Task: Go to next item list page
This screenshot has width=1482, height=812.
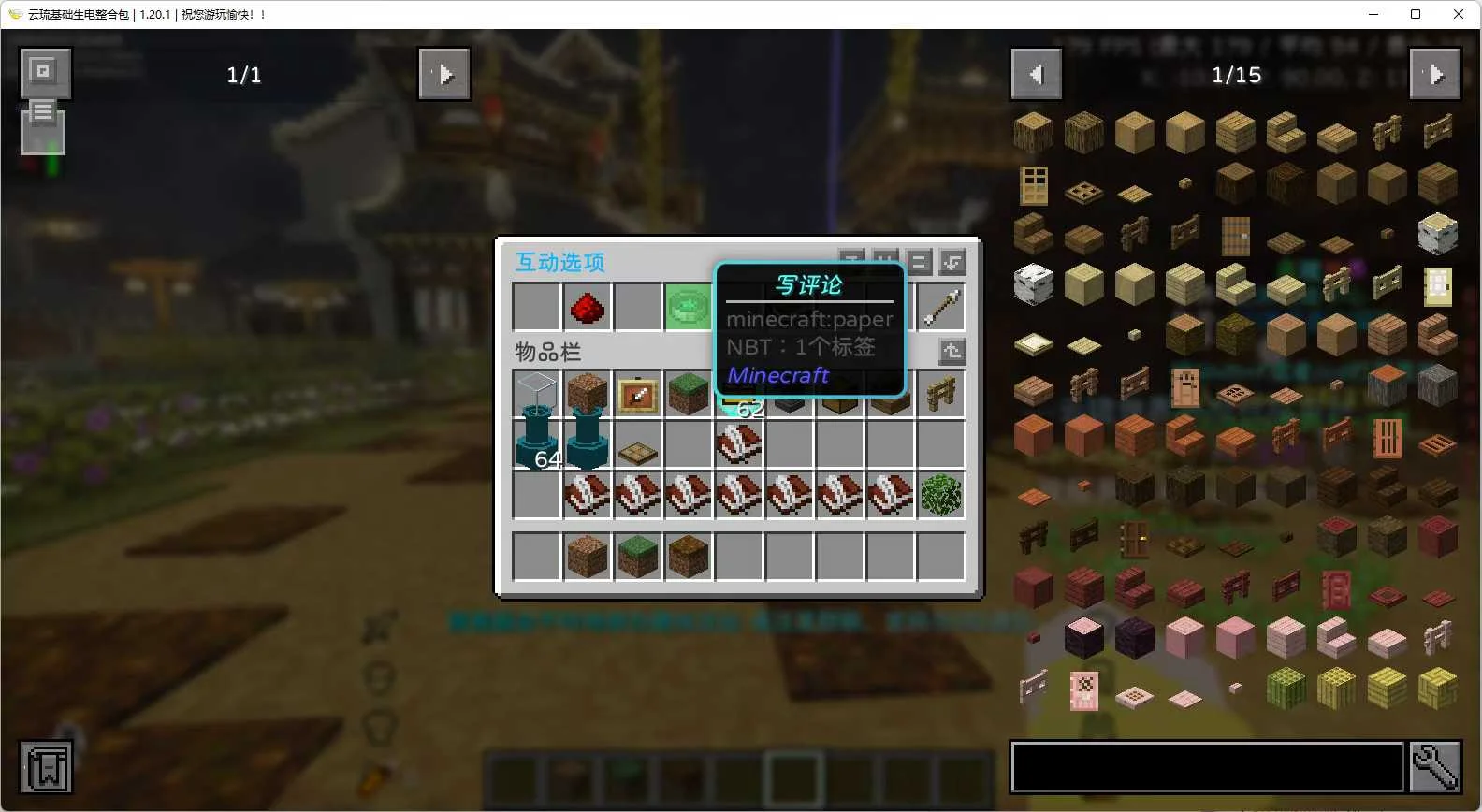Action: pyautogui.click(x=1435, y=74)
